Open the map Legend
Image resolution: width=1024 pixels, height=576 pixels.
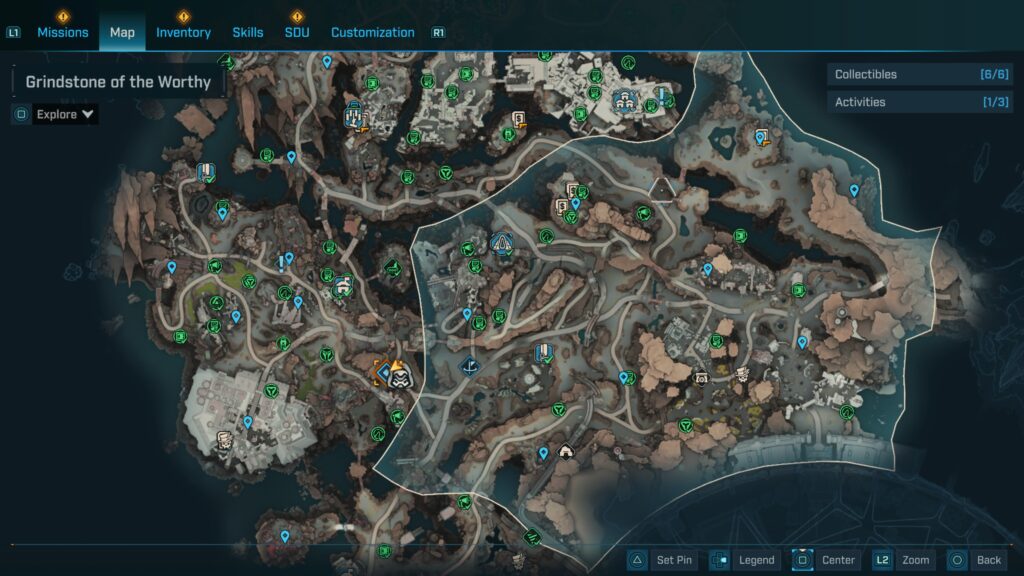[743, 560]
